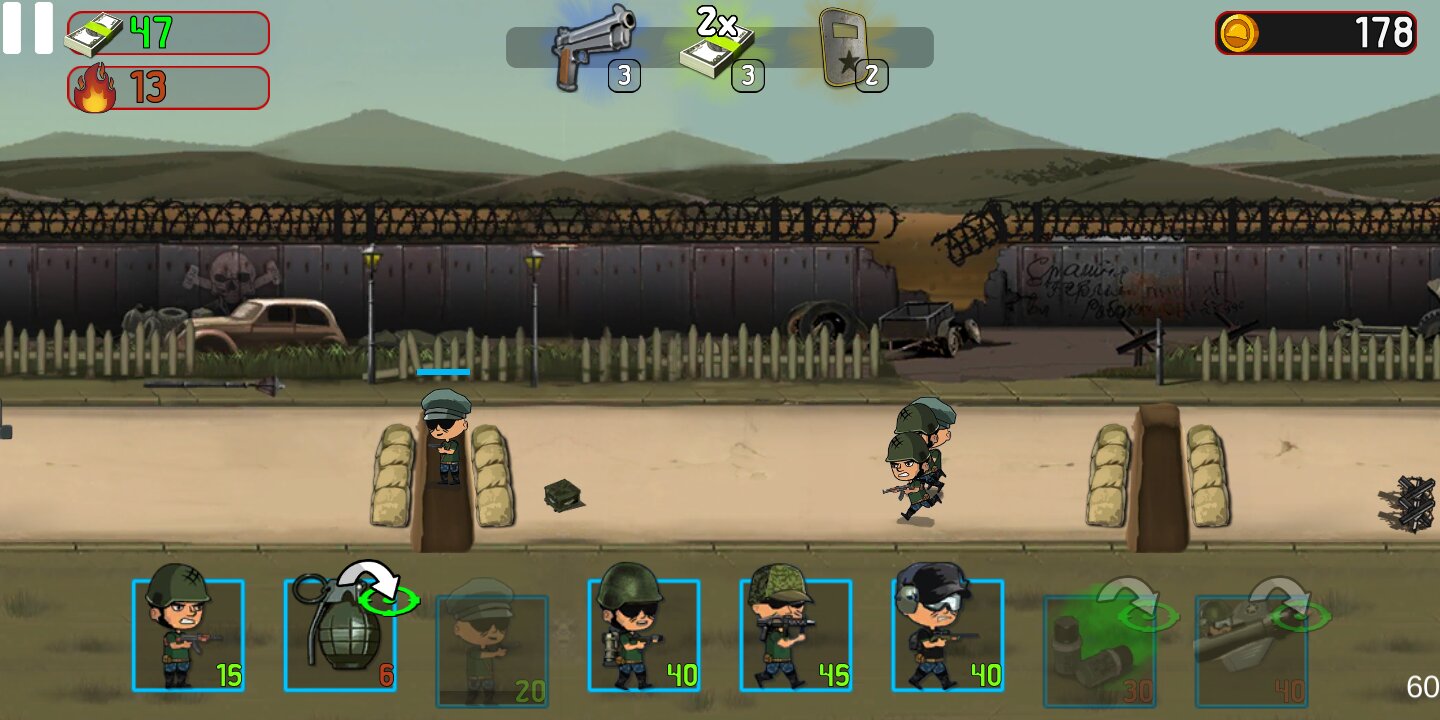The image size is (1440, 720).
Task: Select the rocket strike ability costing 40
Action: tap(1252, 650)
